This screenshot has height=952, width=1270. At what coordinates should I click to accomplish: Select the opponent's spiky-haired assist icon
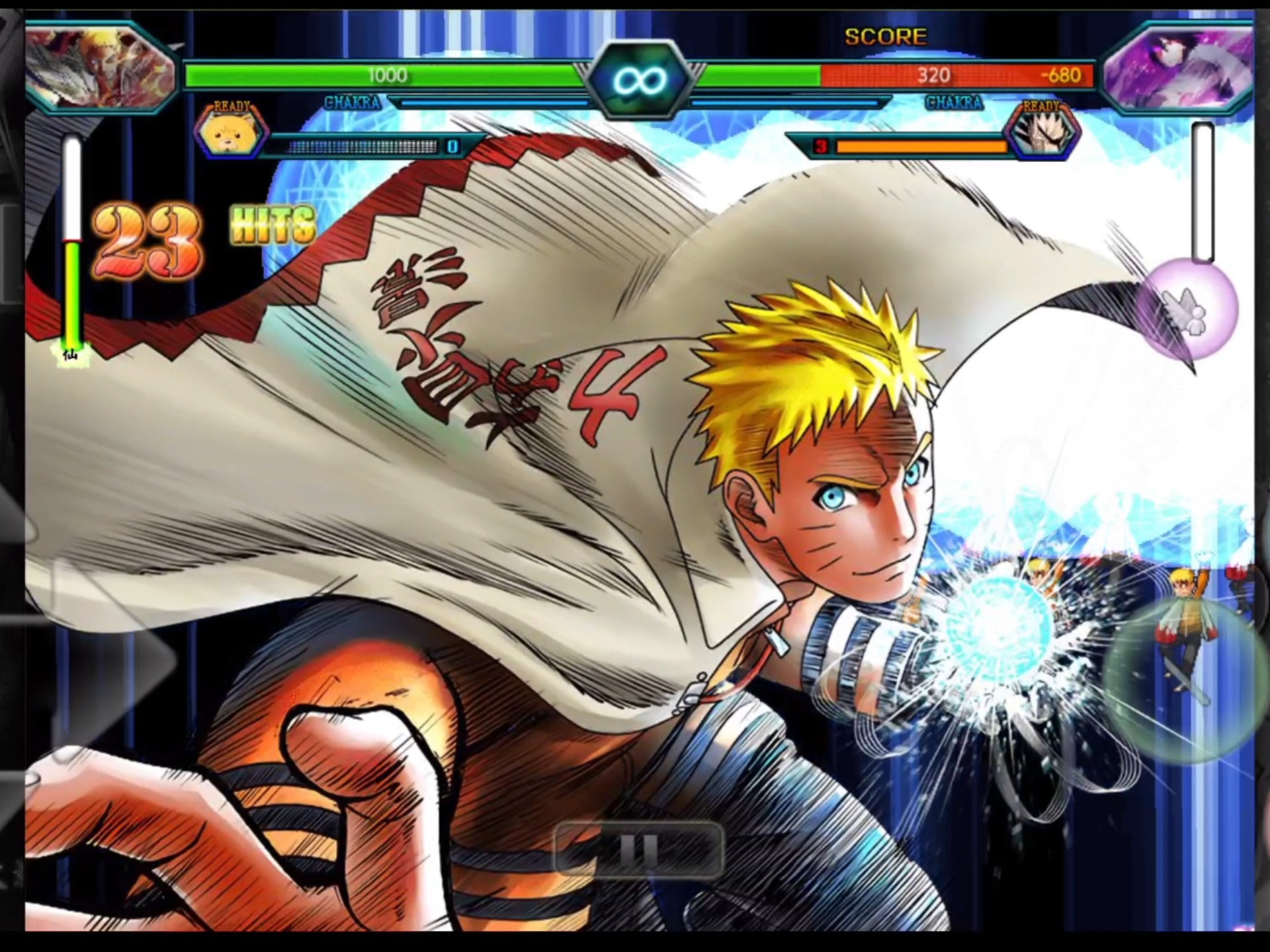pos(1042,132)
